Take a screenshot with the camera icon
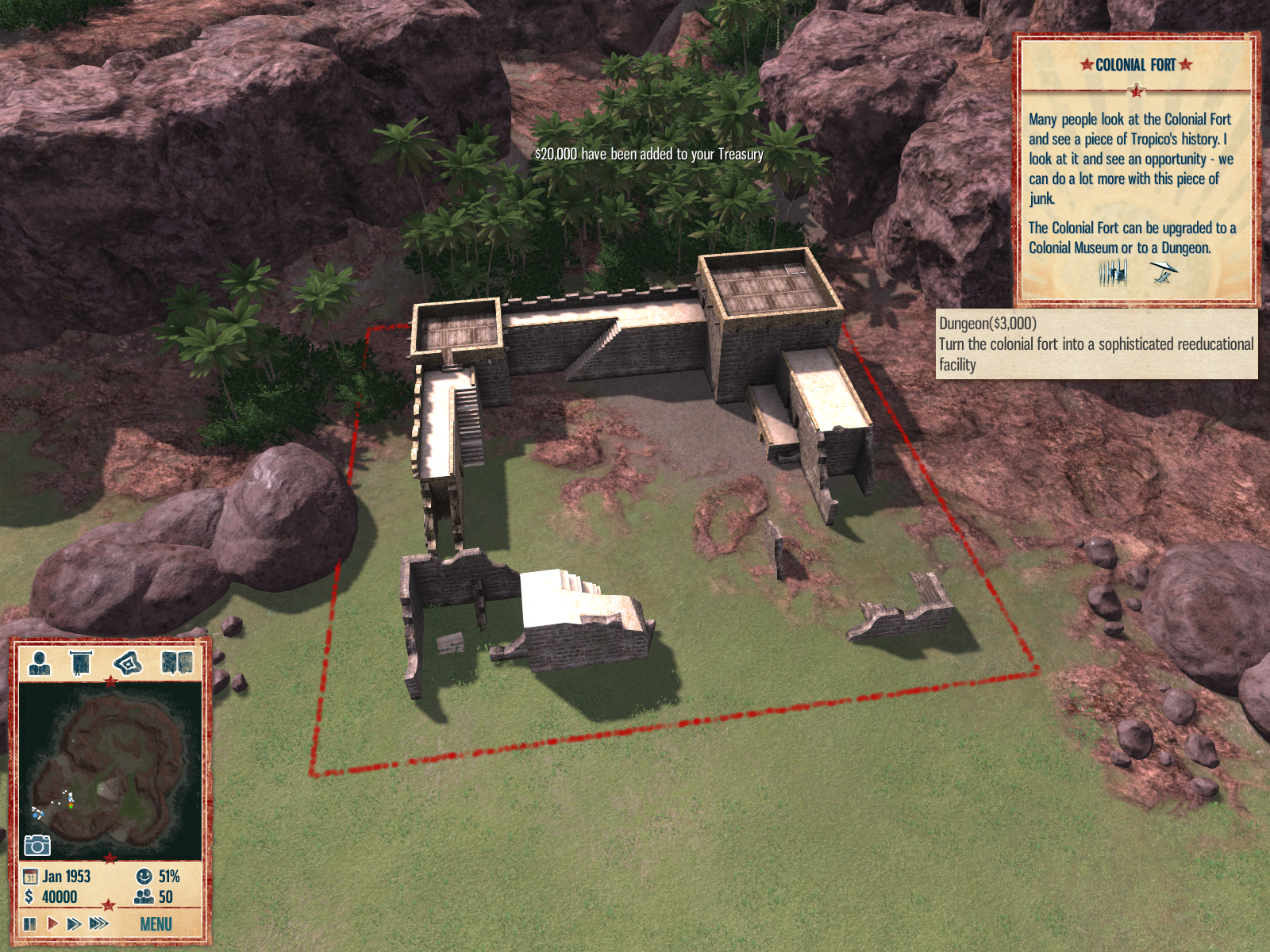Image resolution: width=1270 pixels, height=952 pixels. click(x=37, y=846)
